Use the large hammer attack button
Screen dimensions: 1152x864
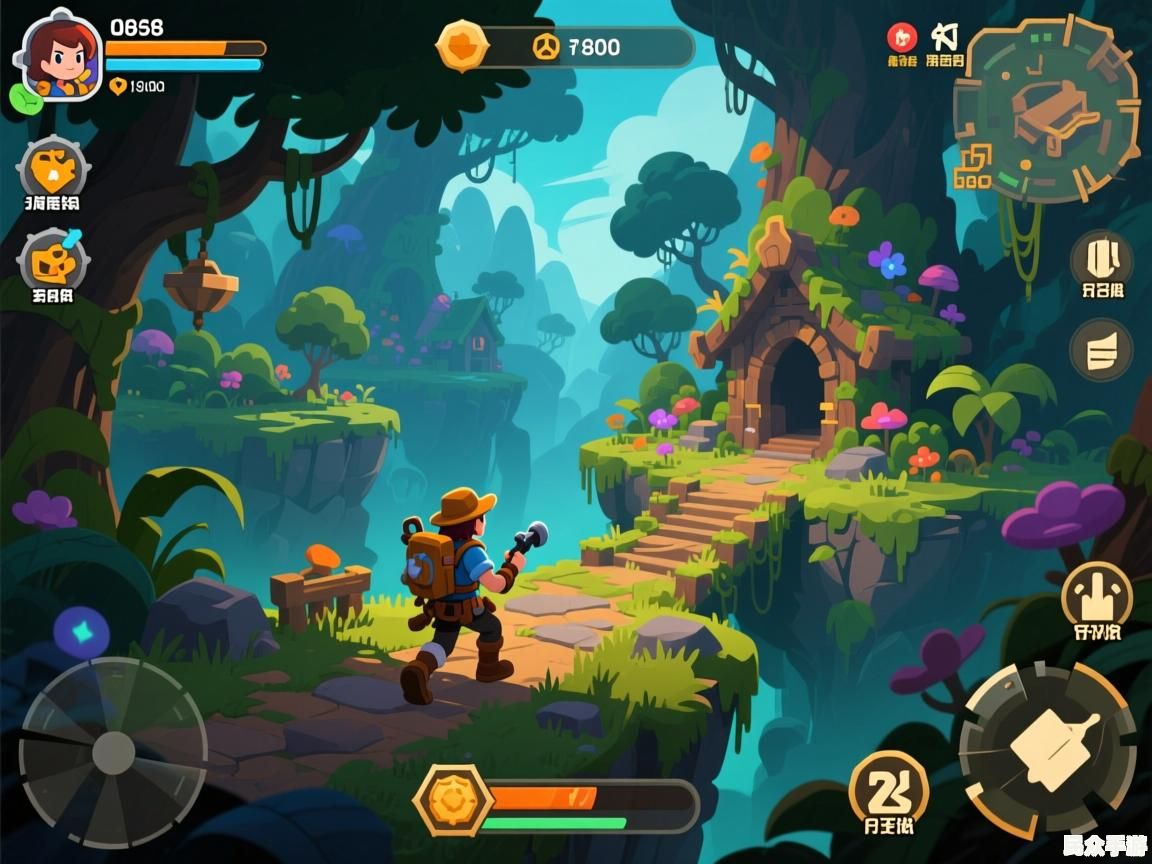1047,749
